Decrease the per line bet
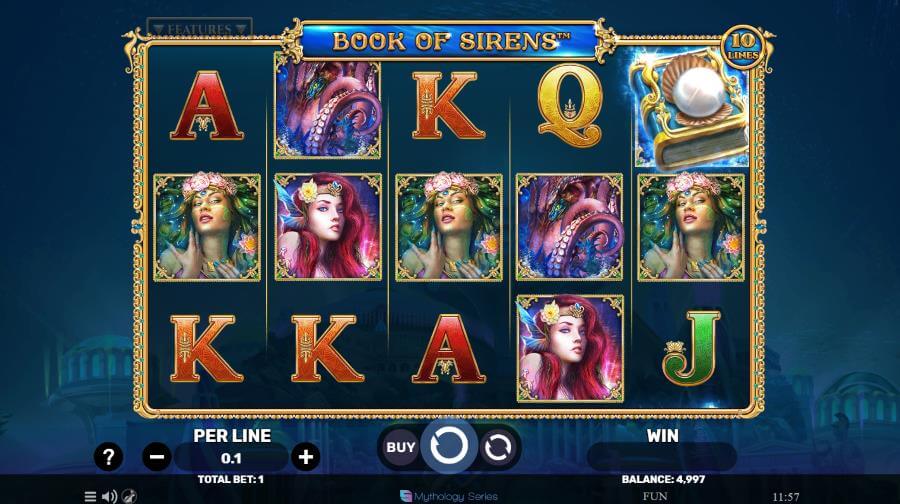This screenshot has width=900, height=504. pos(157,457)
